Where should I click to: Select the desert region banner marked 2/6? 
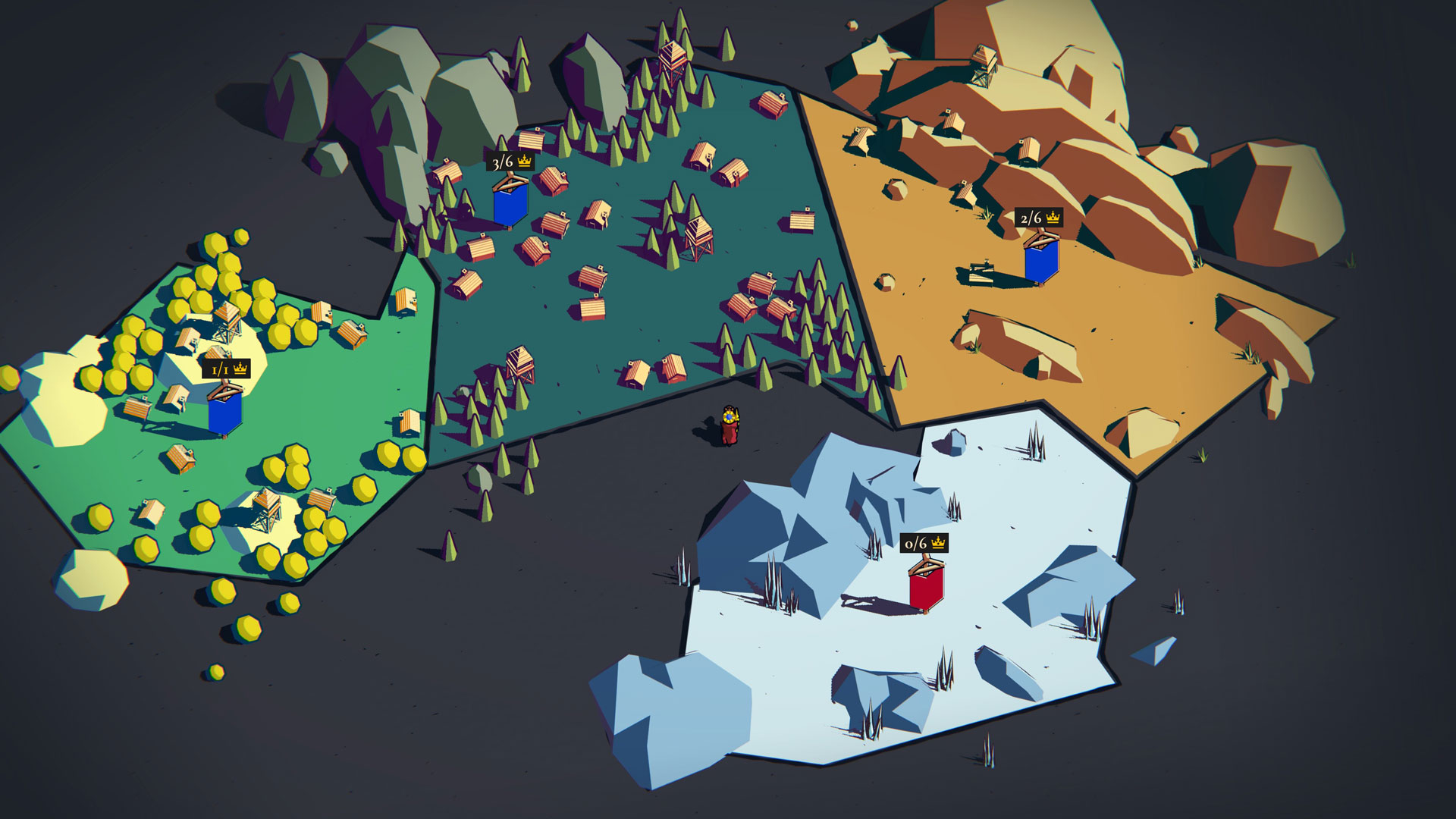(1040, 262)
